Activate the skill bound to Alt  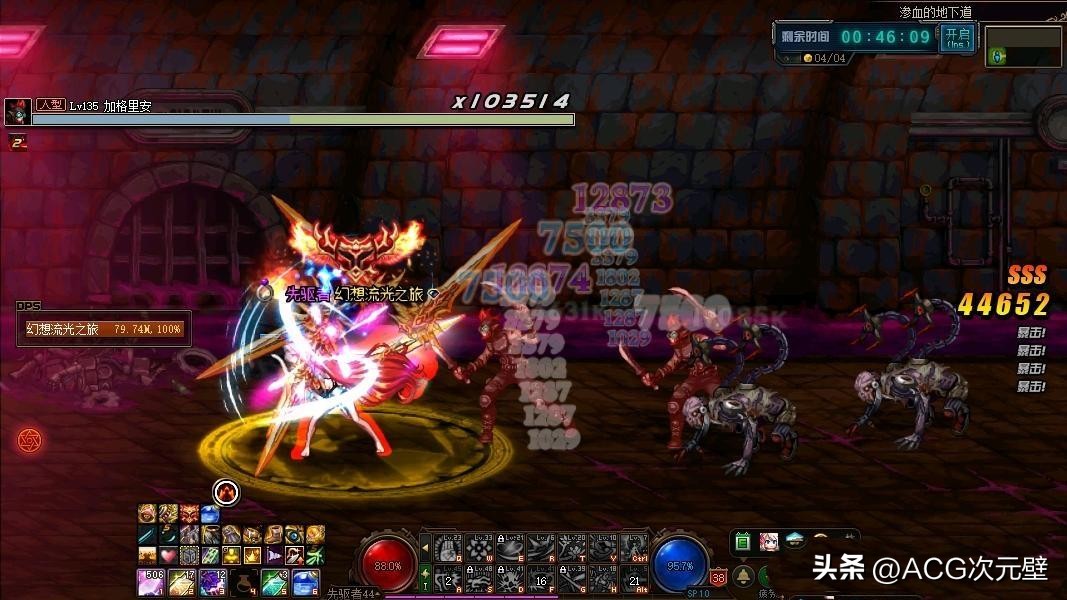634,577
